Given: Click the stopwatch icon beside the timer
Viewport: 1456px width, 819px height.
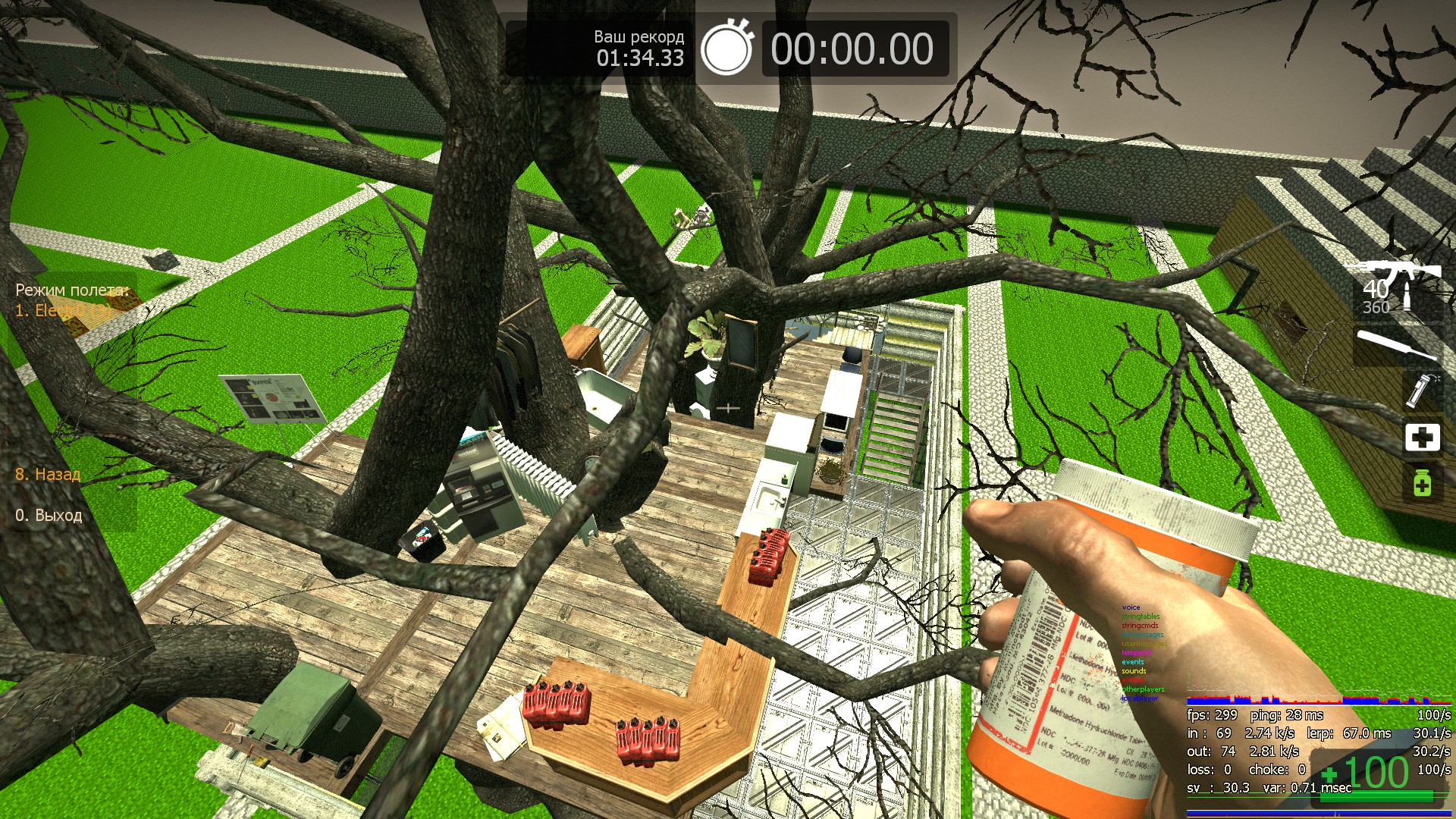Looking at the screenshot, I should pos(726,49).
